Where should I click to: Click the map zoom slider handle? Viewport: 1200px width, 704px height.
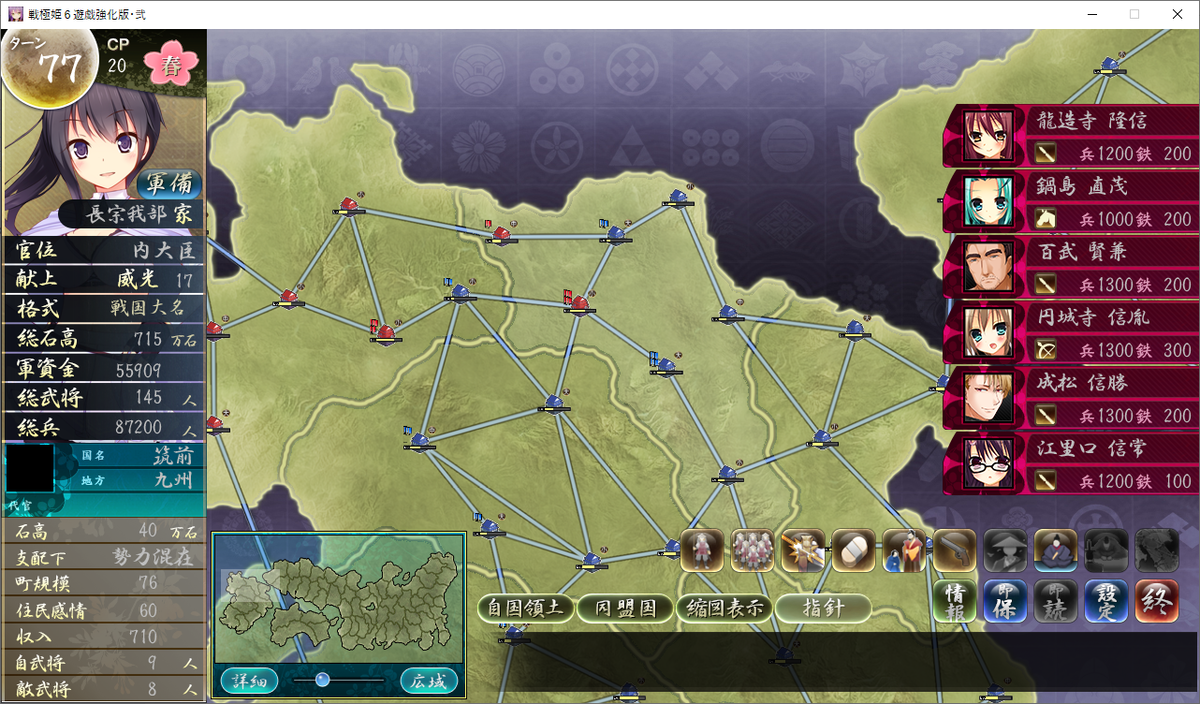pos(322,680)
